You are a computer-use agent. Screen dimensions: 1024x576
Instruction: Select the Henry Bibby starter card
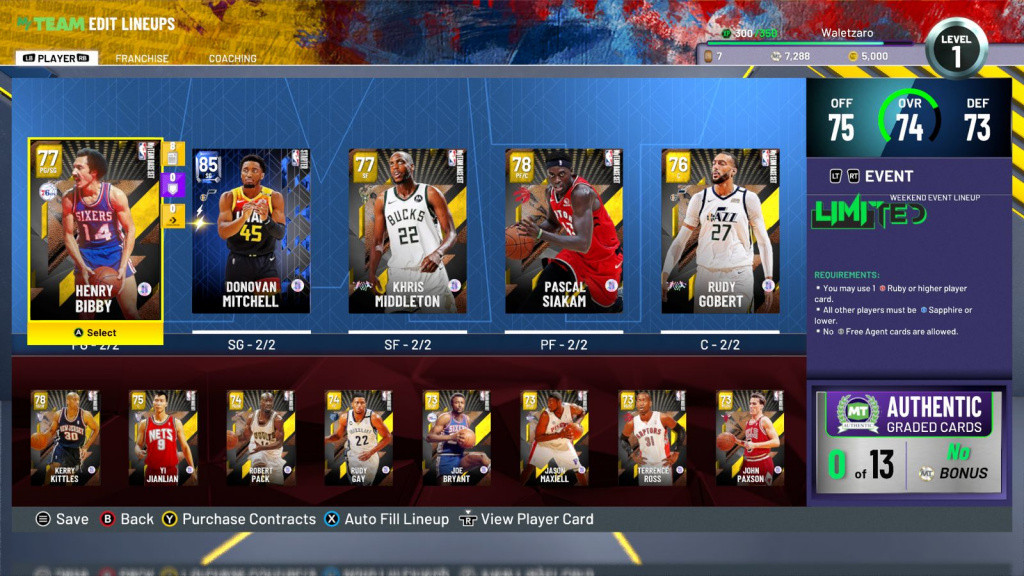(95, 230)
